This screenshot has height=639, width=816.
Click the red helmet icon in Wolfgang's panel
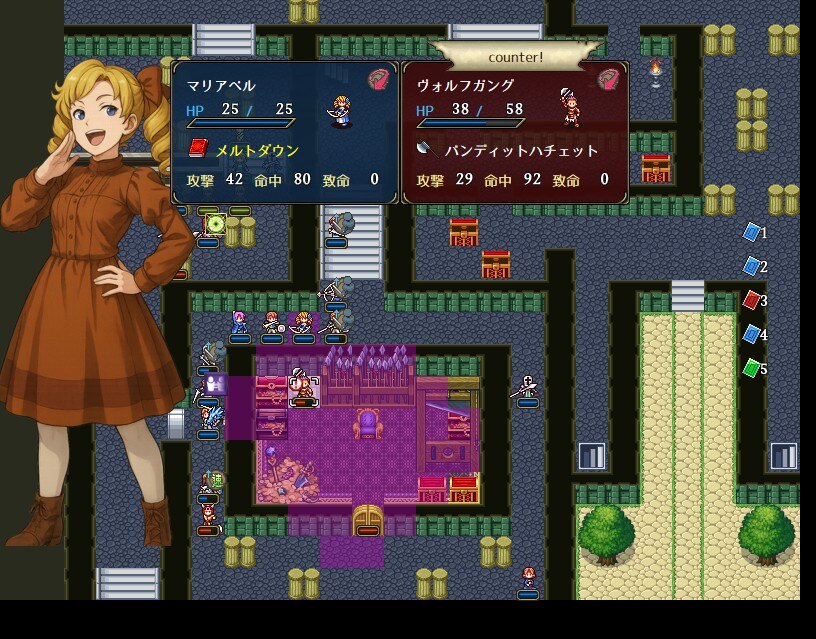(x=609, y=80)
